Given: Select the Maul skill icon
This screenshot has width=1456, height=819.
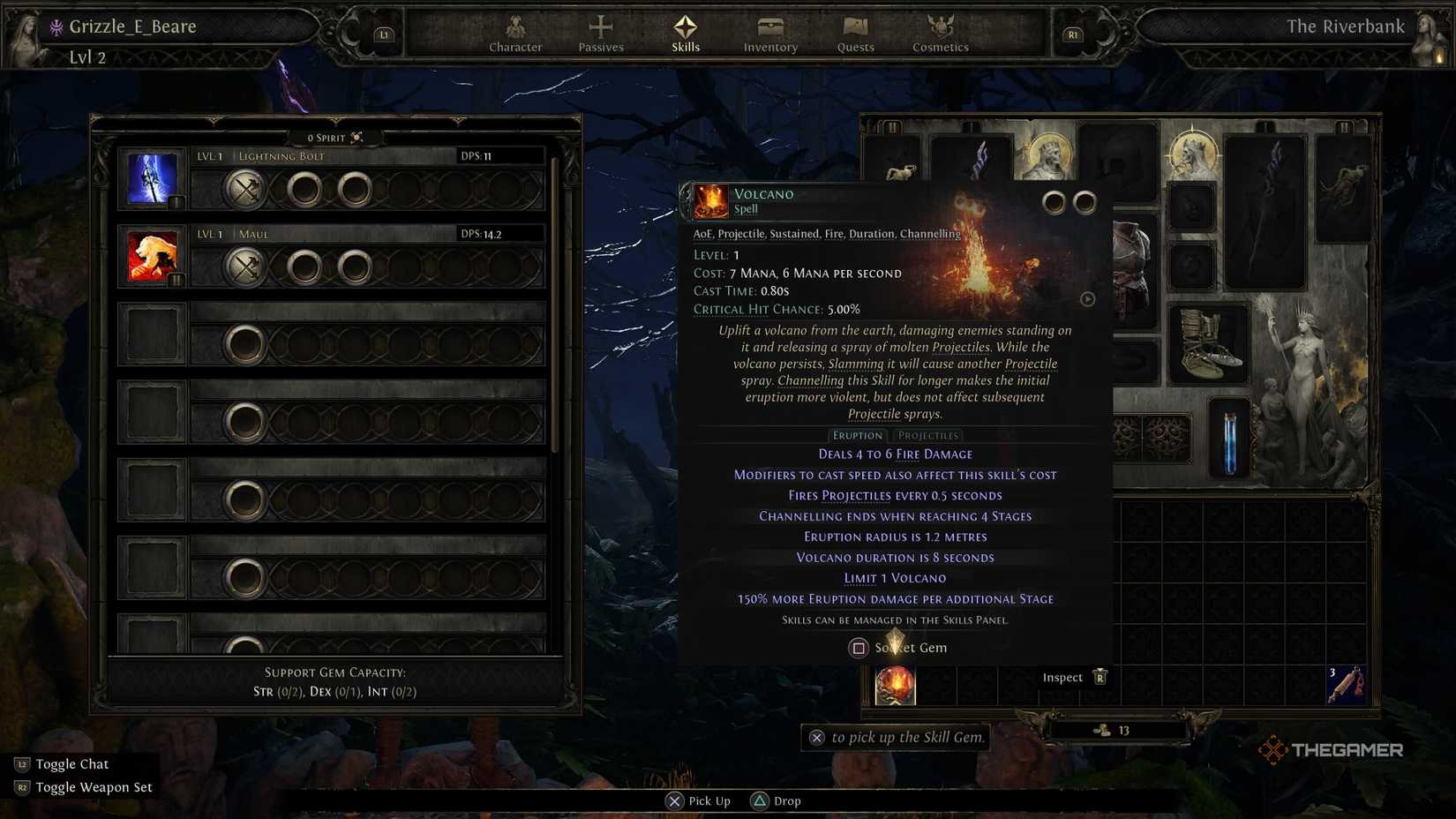Looking at the screenshot, I should [x=152, y=257].
